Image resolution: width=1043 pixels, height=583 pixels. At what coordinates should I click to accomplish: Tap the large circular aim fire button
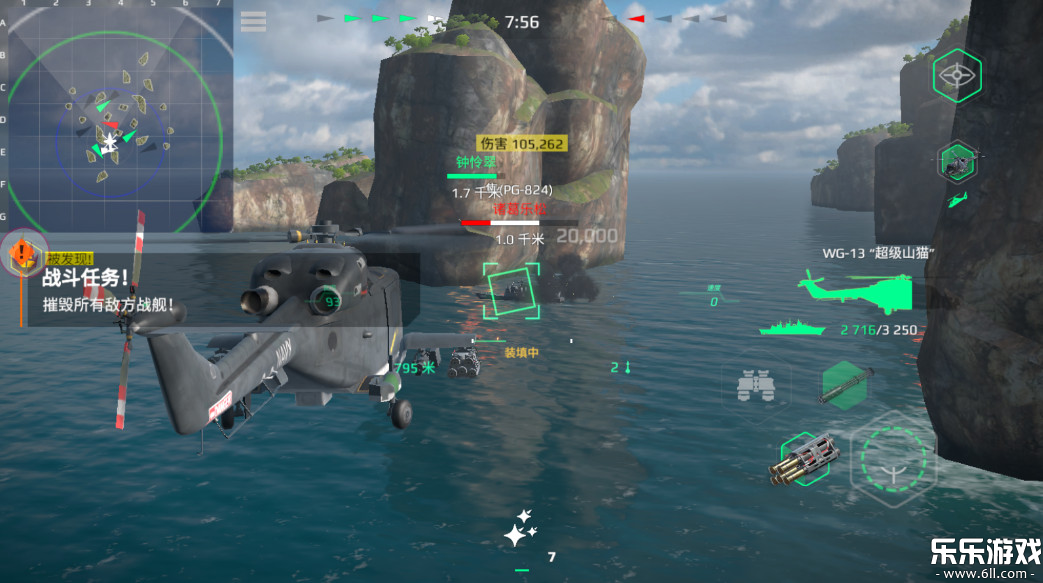point(893,459)
